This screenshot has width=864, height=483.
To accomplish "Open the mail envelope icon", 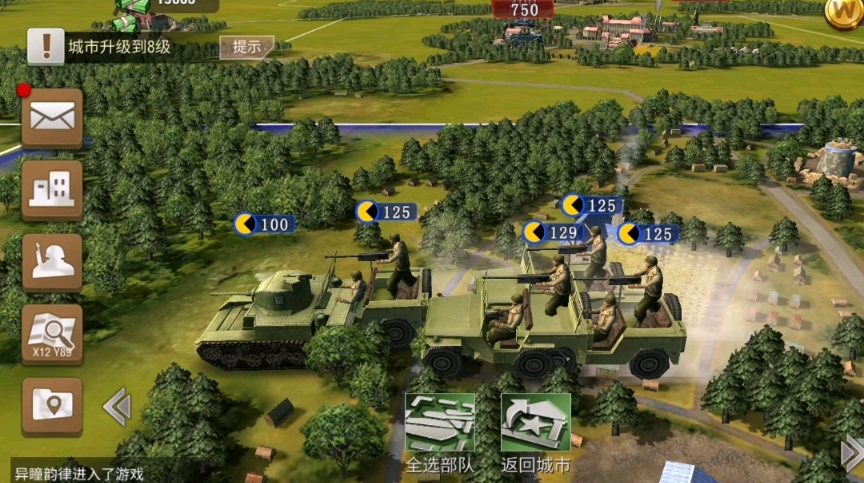I will tap(52, 119).
